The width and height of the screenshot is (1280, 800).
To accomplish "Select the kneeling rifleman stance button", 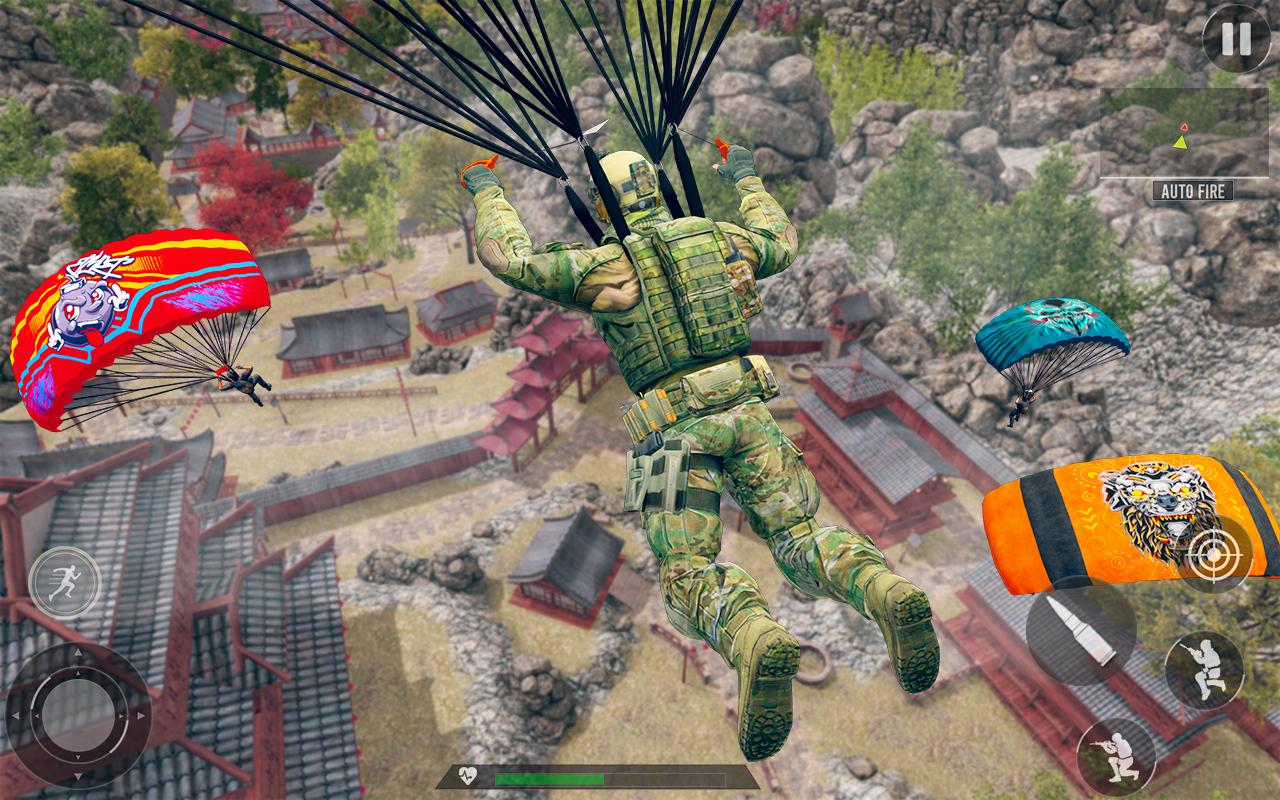I will coord(1116,755).
